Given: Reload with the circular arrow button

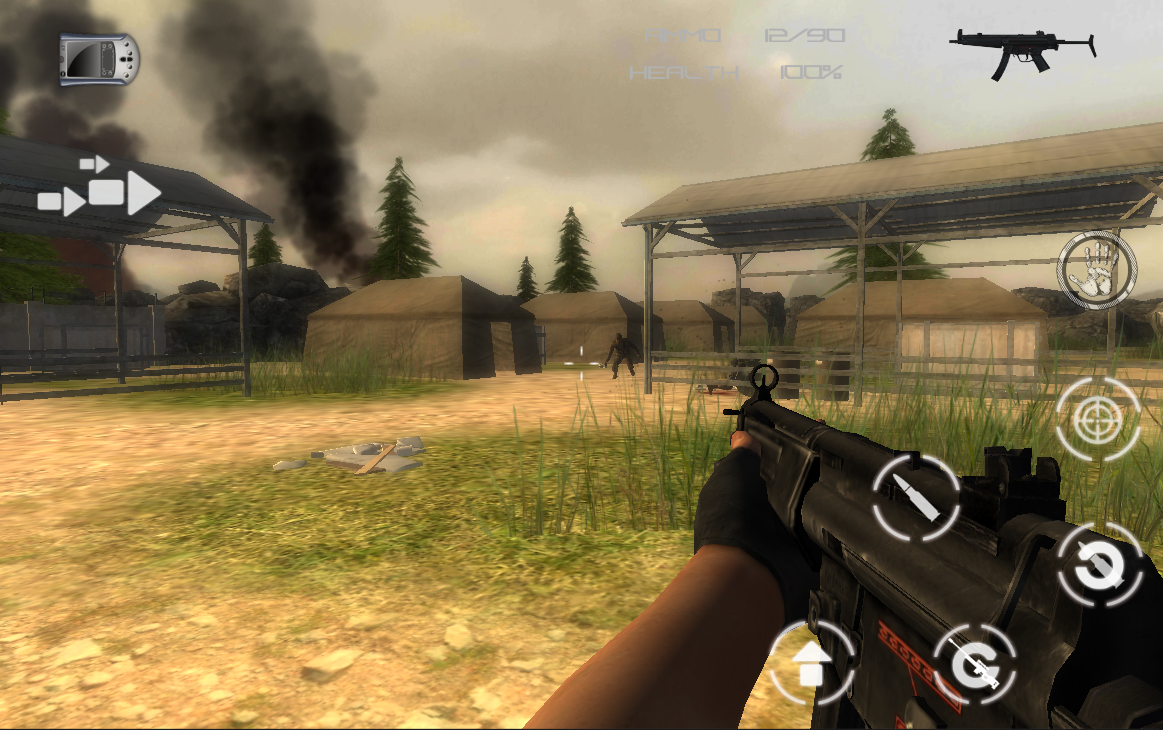Looking at the screenshot, I should click(x=1100, y=567).
